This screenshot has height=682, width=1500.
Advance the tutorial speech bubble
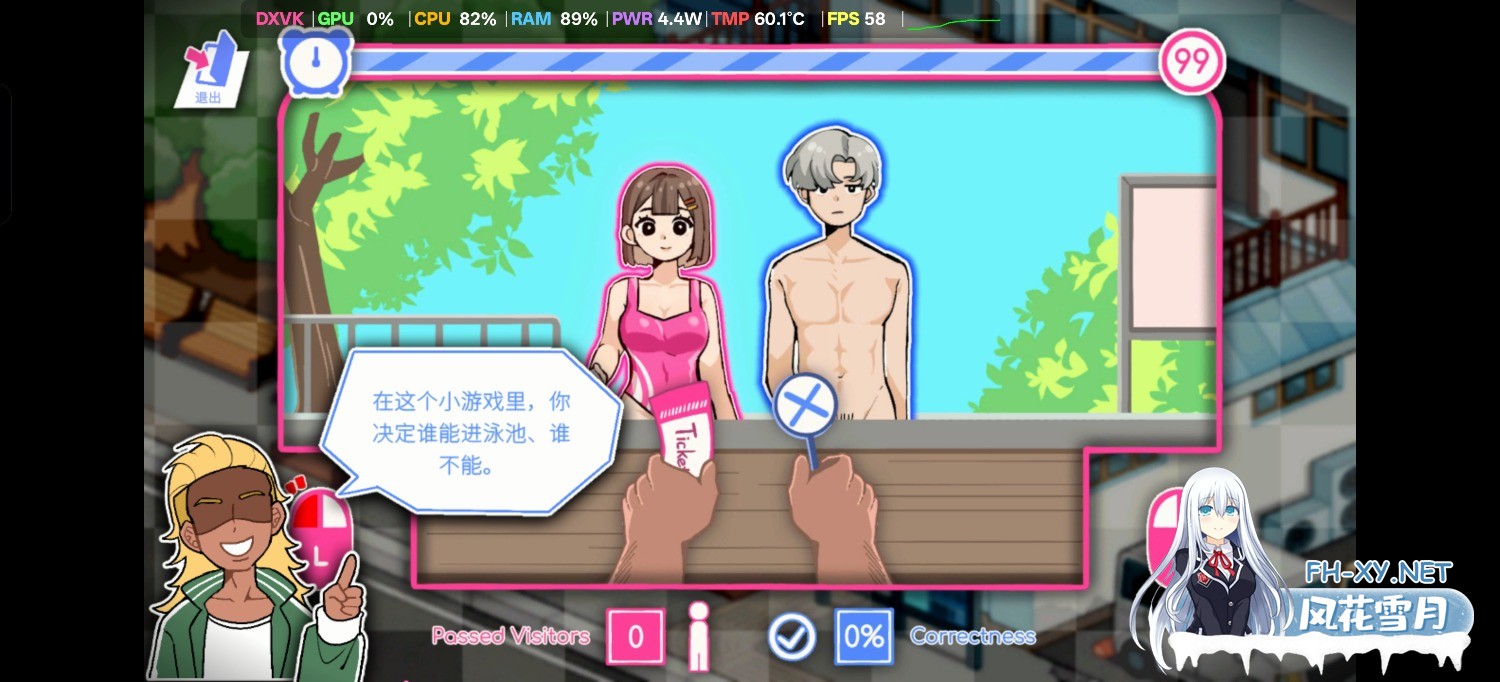(x=471, y=433)
